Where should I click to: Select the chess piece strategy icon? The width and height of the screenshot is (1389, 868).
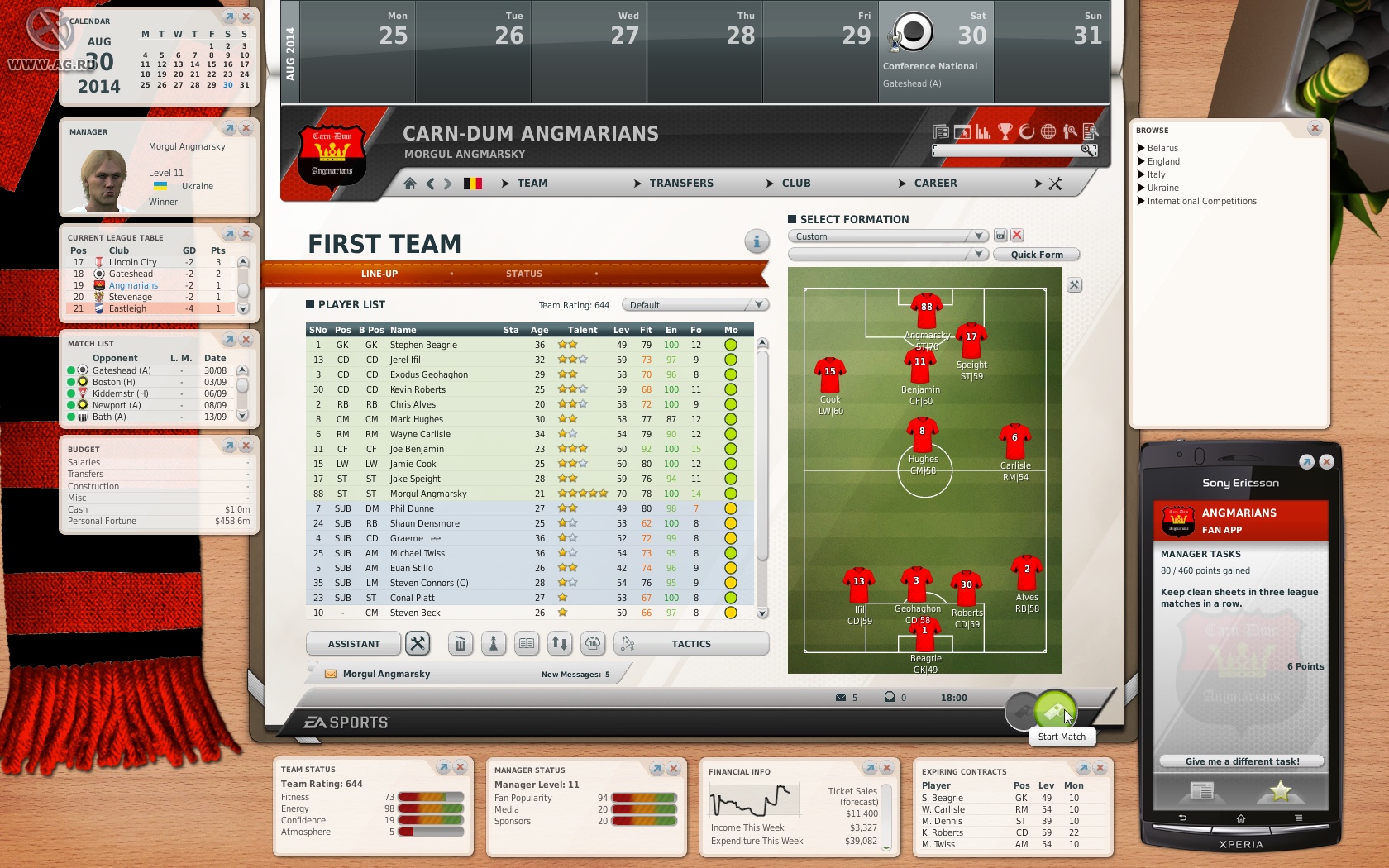494,643
